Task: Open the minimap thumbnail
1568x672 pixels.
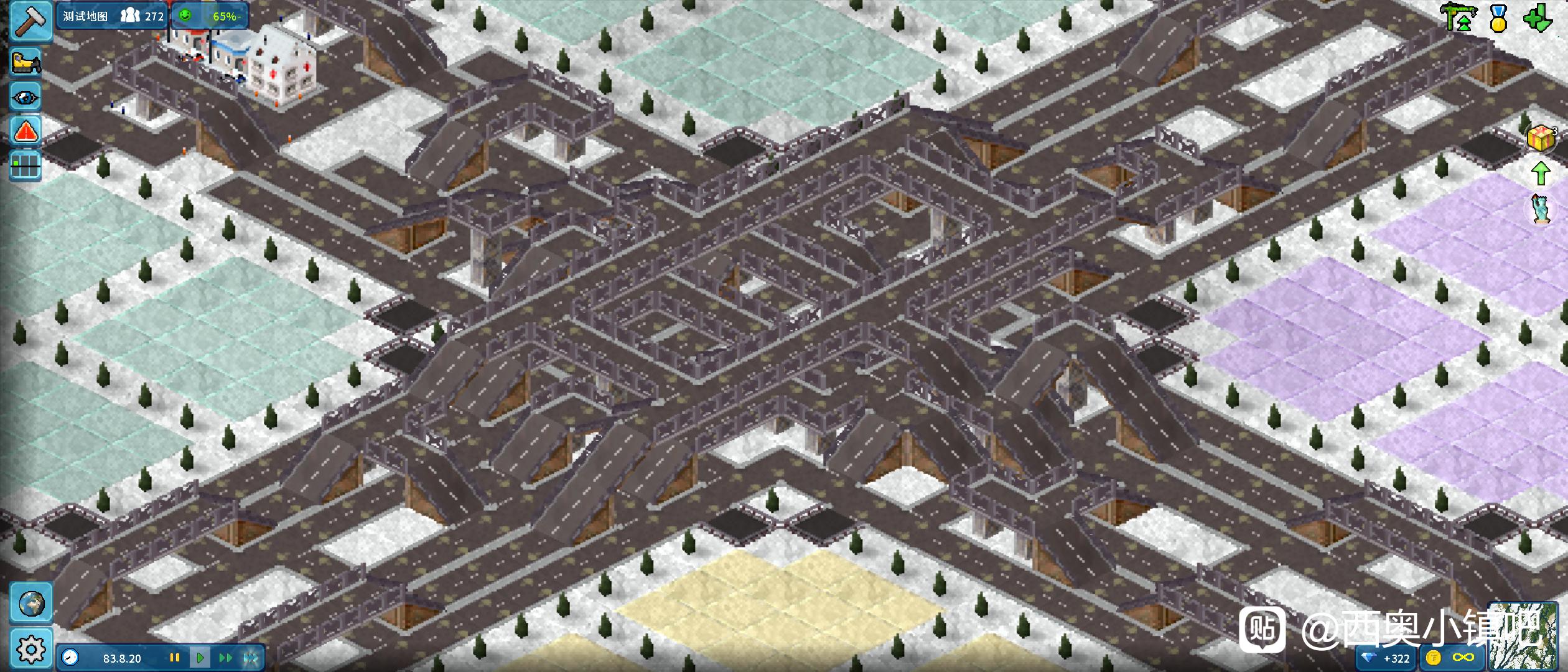Action: tap(1526, 636)
